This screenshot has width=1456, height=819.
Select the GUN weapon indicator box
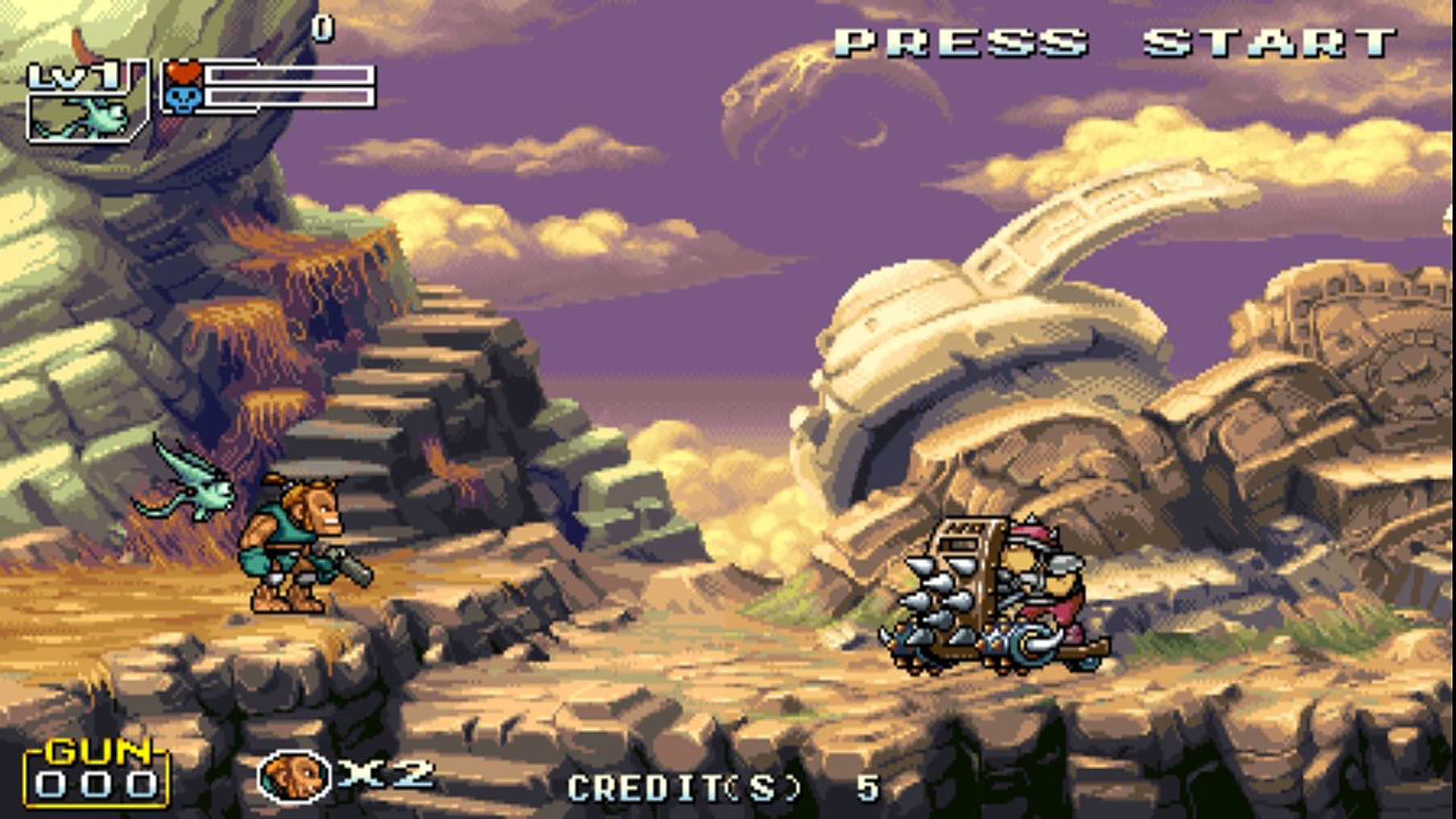(x=96, y=774)
